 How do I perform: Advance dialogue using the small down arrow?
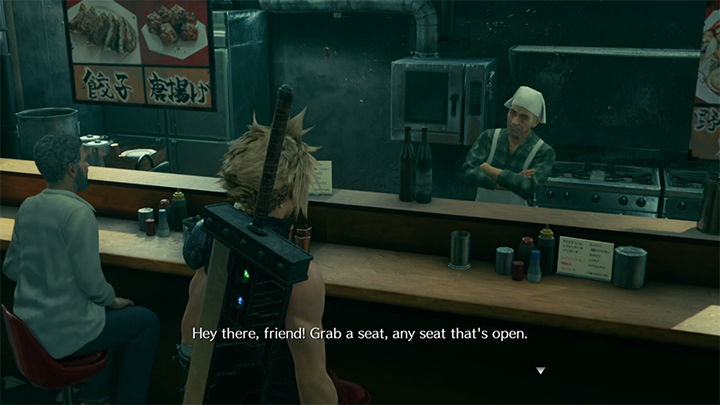tap(541, 371)
